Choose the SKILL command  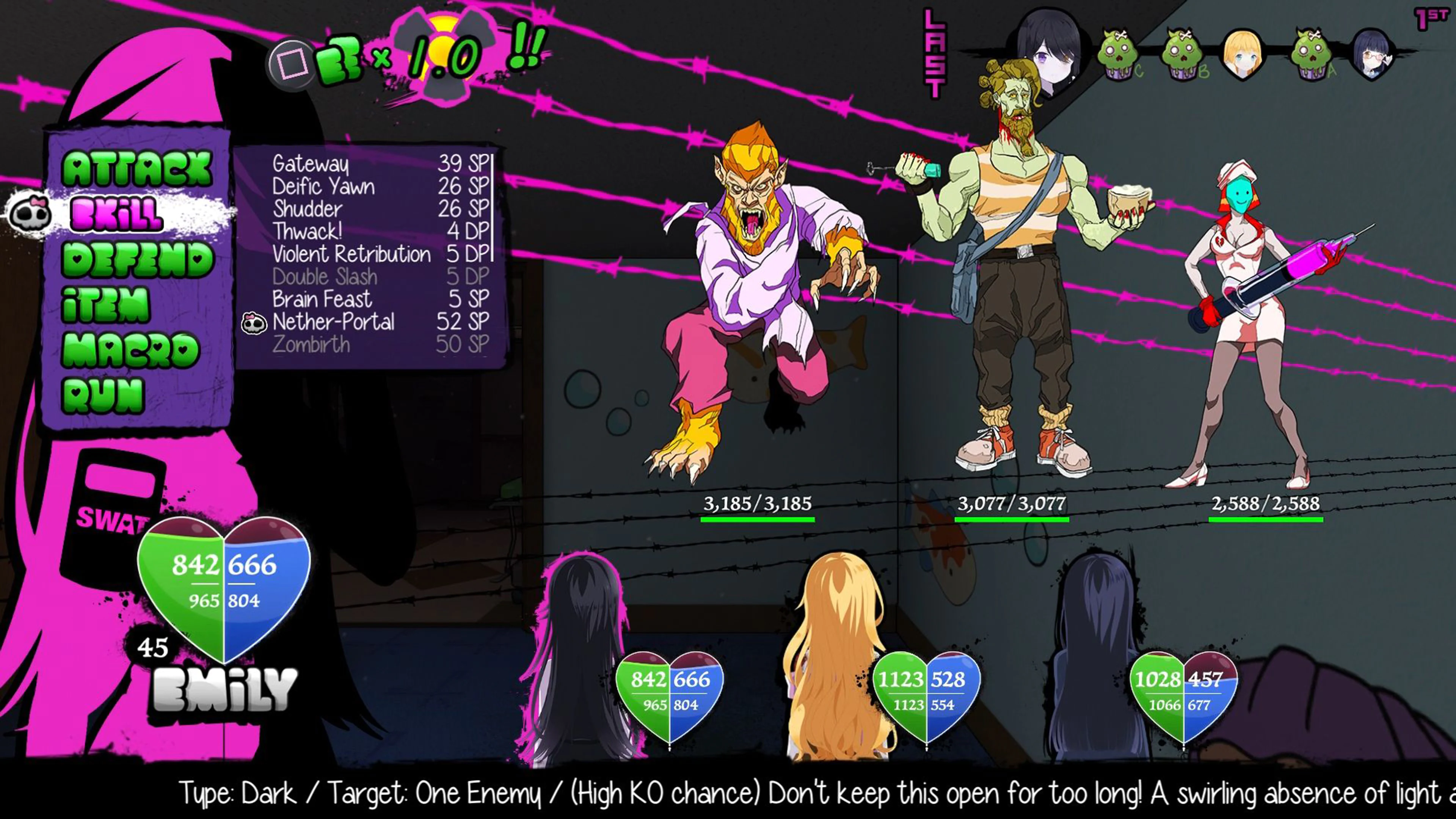117,214
